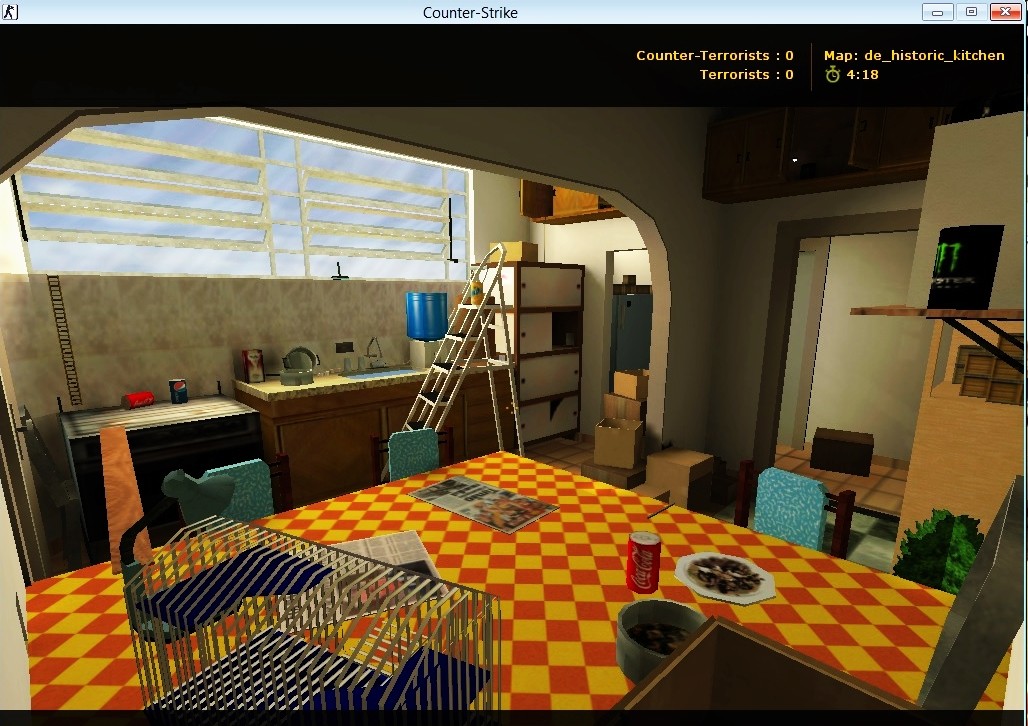Close the Counter-Strike window
This screenshot has height=726, width=1028.
point(1004,12)
